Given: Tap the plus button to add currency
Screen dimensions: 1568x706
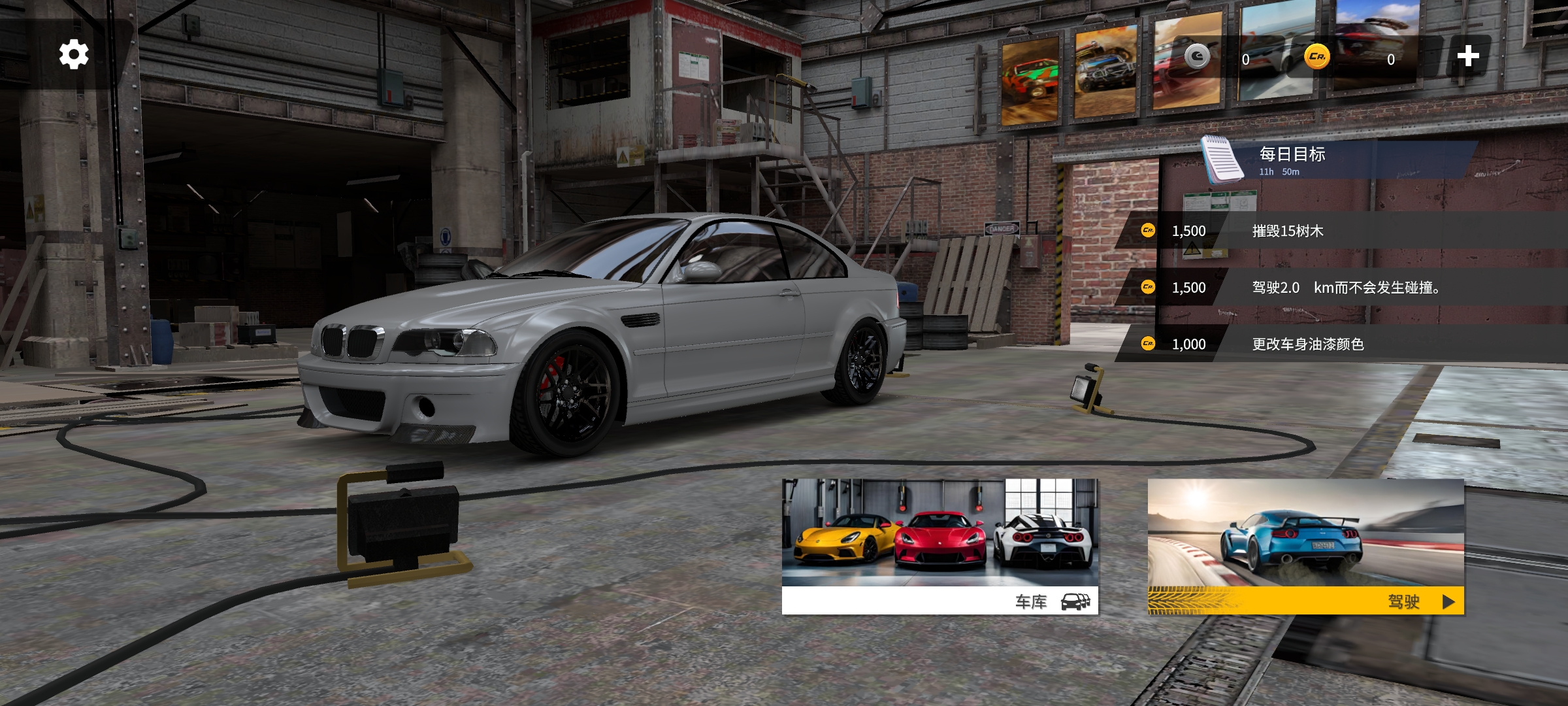Looking at the screenshot, I should pyautogui.click(x=1467, y=56).
